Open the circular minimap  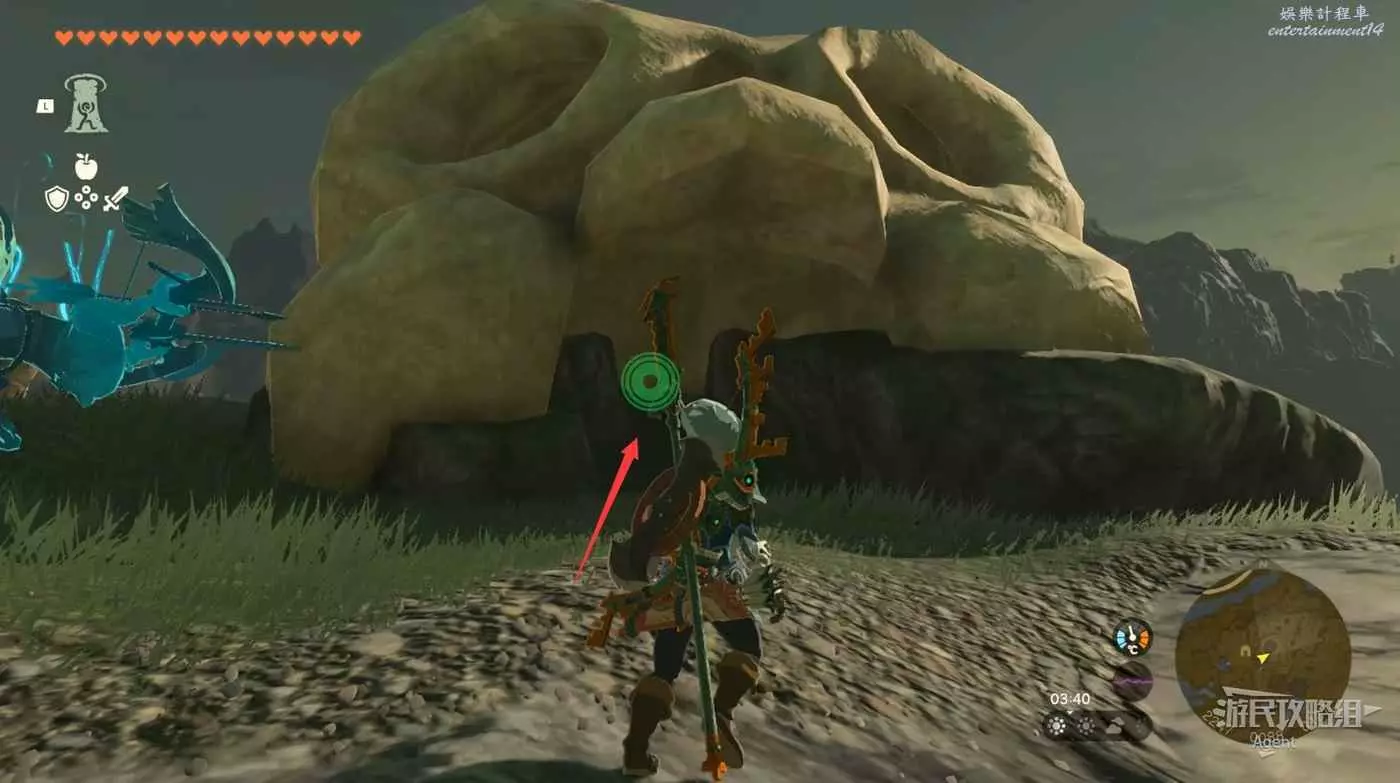click(x=1262, y=655)
